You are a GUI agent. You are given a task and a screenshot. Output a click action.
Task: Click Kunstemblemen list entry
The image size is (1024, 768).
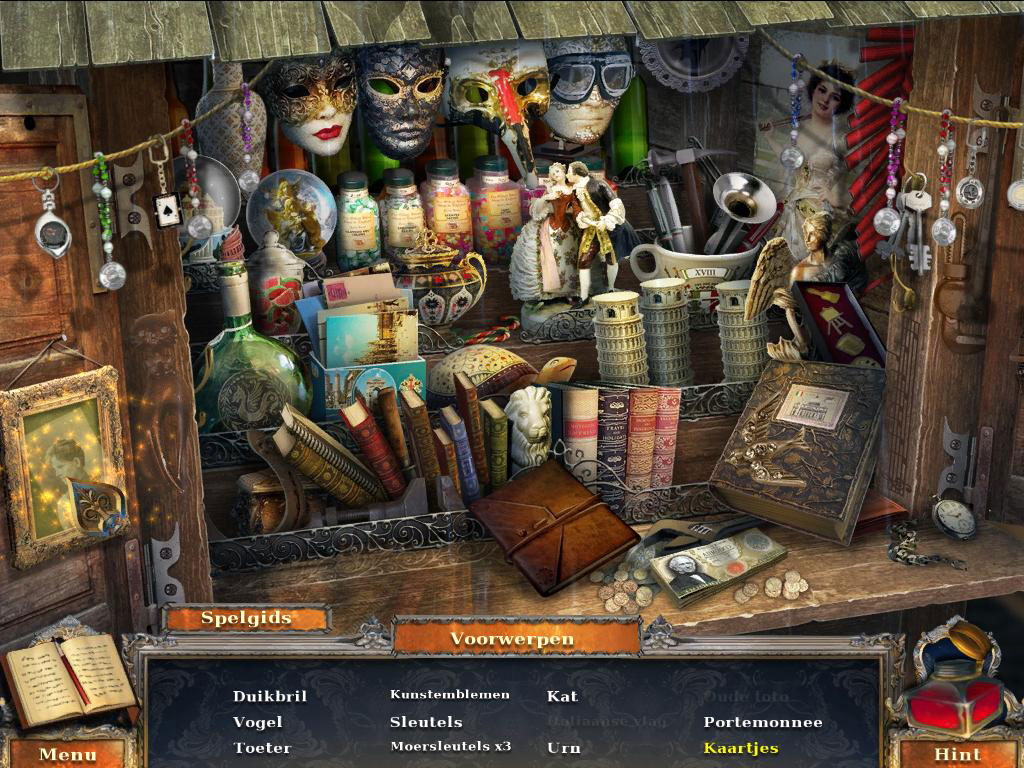pos(449,695)
